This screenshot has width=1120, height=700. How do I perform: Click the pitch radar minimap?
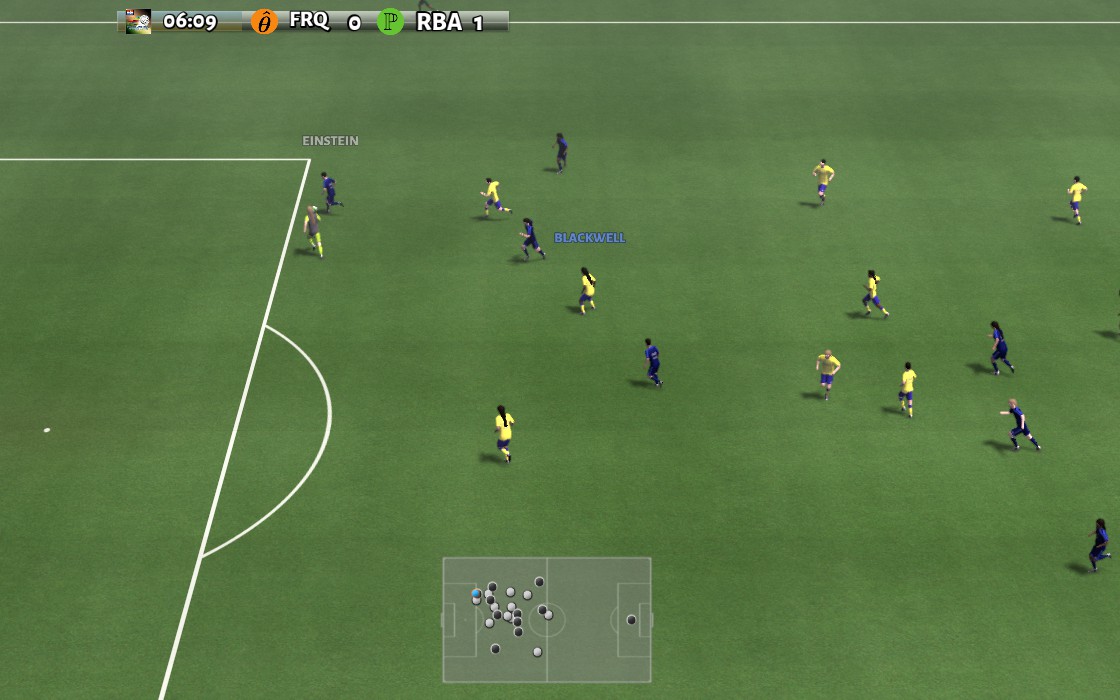547,620
